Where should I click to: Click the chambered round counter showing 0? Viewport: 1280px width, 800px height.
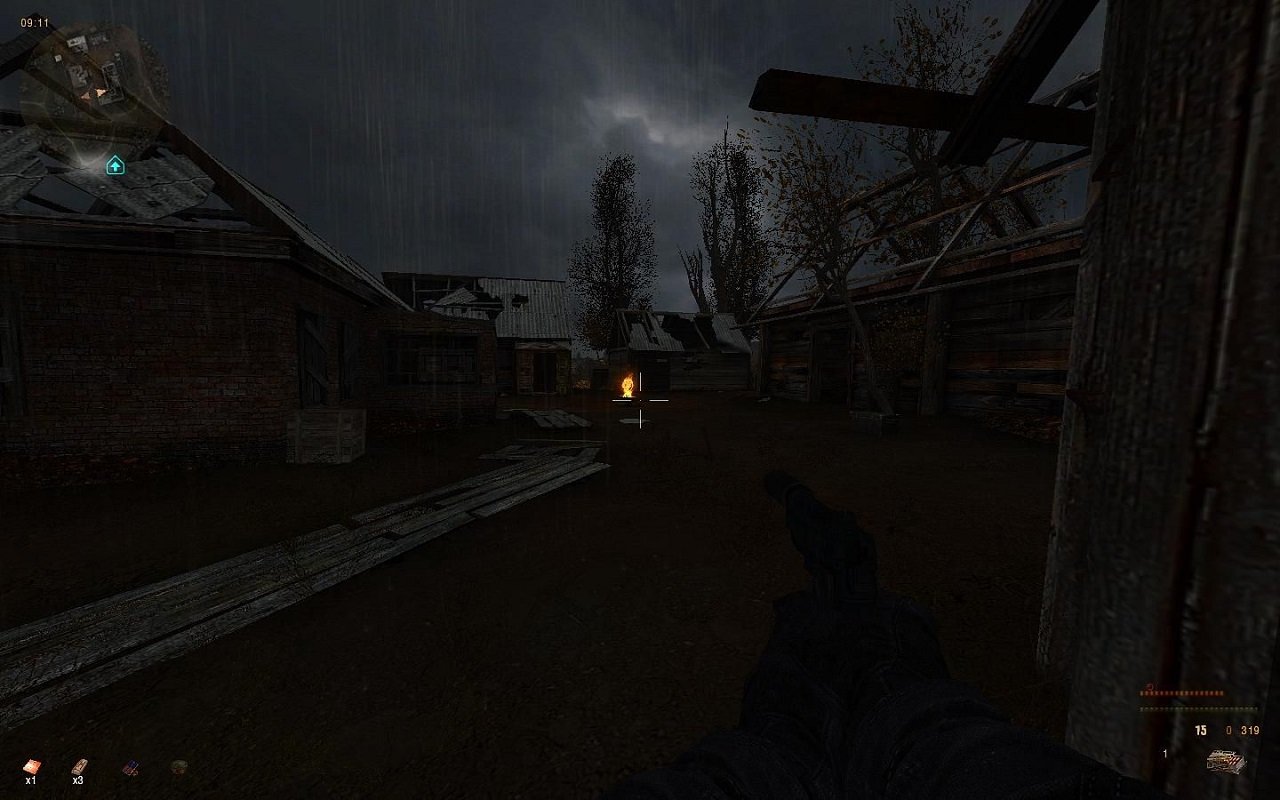click(x=1228, y=730)
